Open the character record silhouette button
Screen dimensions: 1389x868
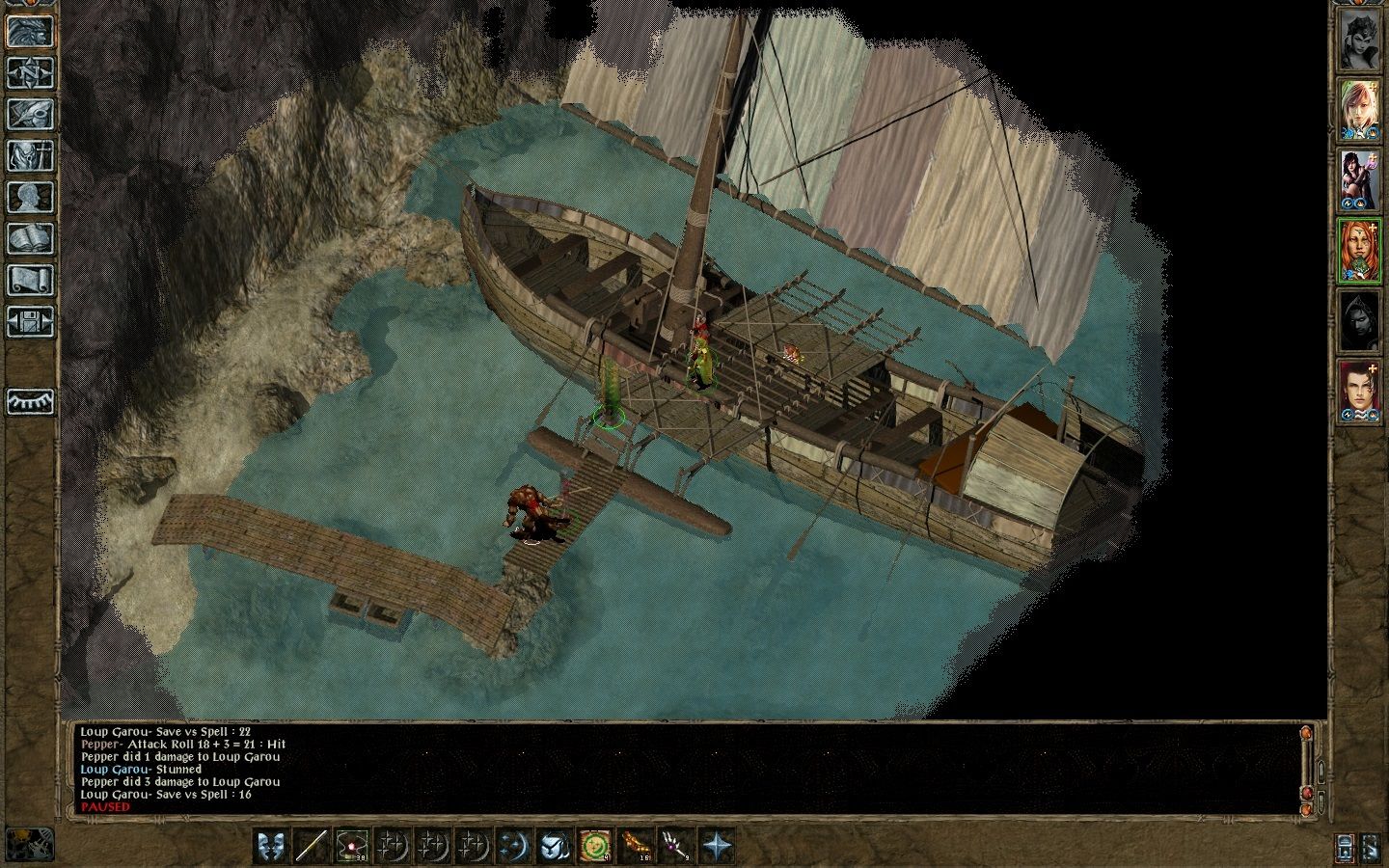click(x=30, y=197)
